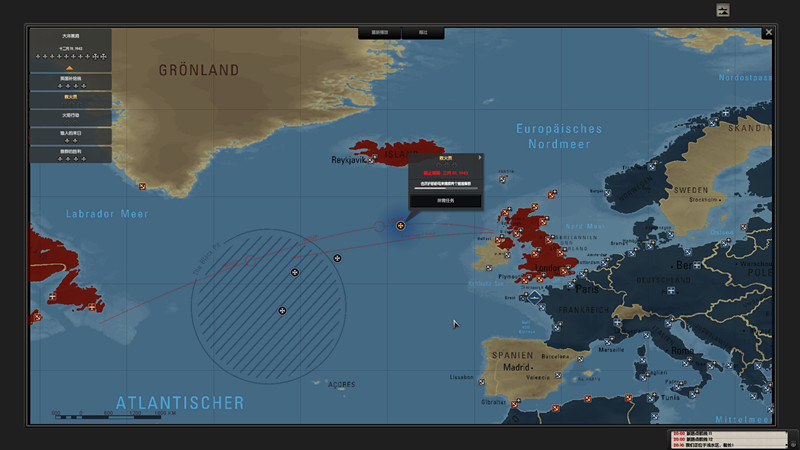Click the left button at top center
This screenshot has height=450, width=800.
tap(379, 33)
